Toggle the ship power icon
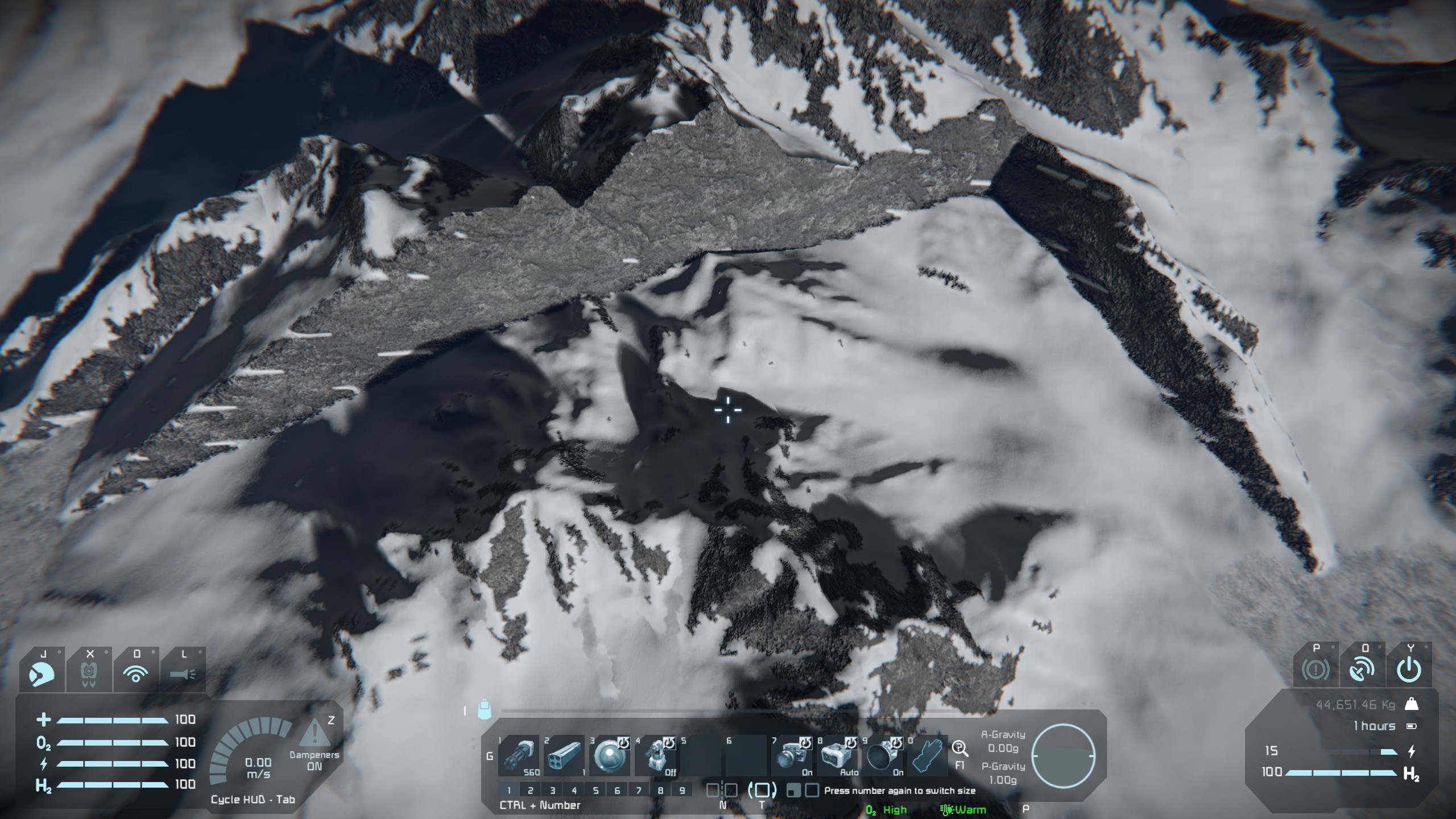The height and width of the screenshot is (819, 1456). click(1409, 671)
